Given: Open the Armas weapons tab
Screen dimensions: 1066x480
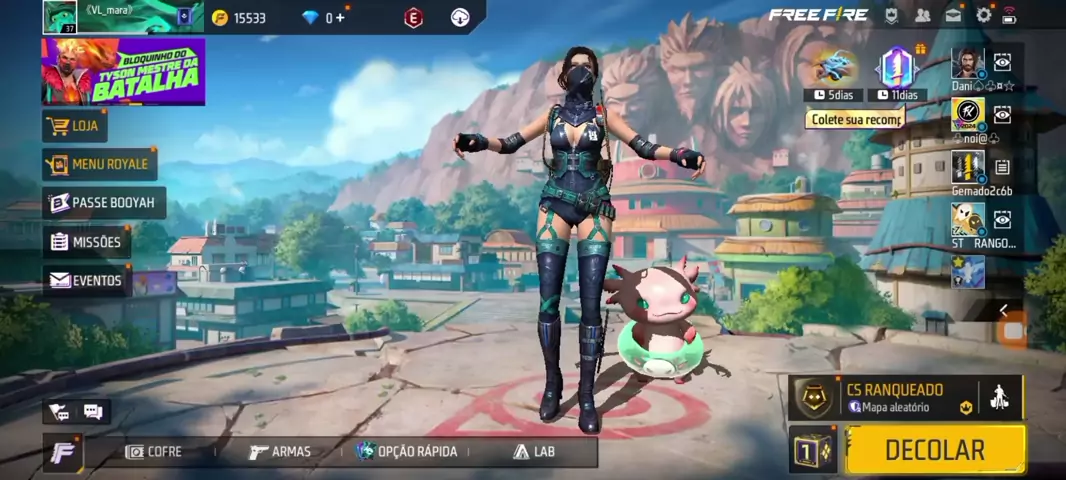Looking at the screenshot, I should 280,452.
